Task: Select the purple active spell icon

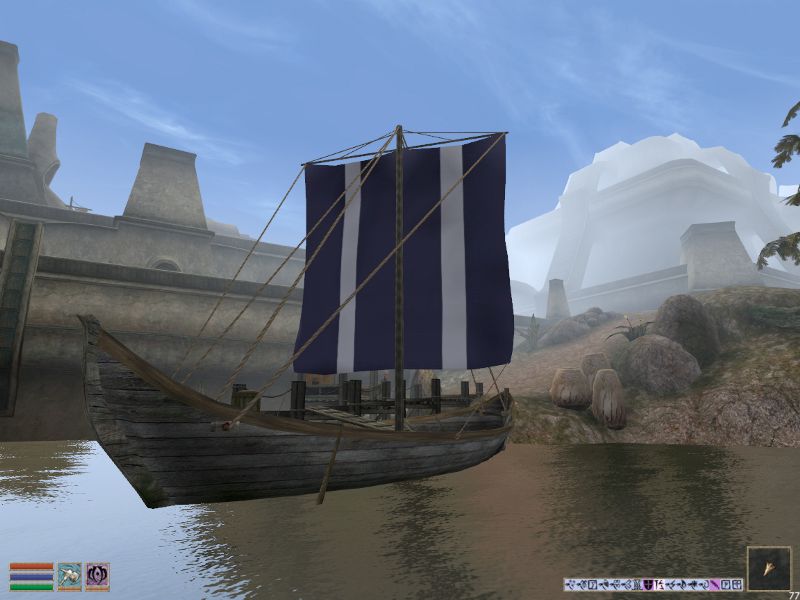Action: 97,576
